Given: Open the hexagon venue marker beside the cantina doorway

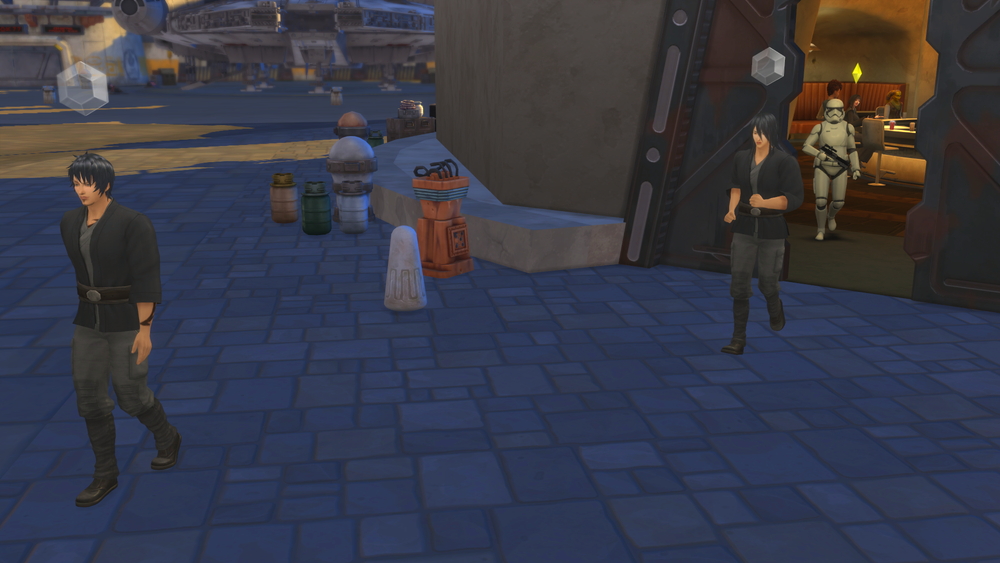Looking at the screenshot, I should click(x=768, y=66).
